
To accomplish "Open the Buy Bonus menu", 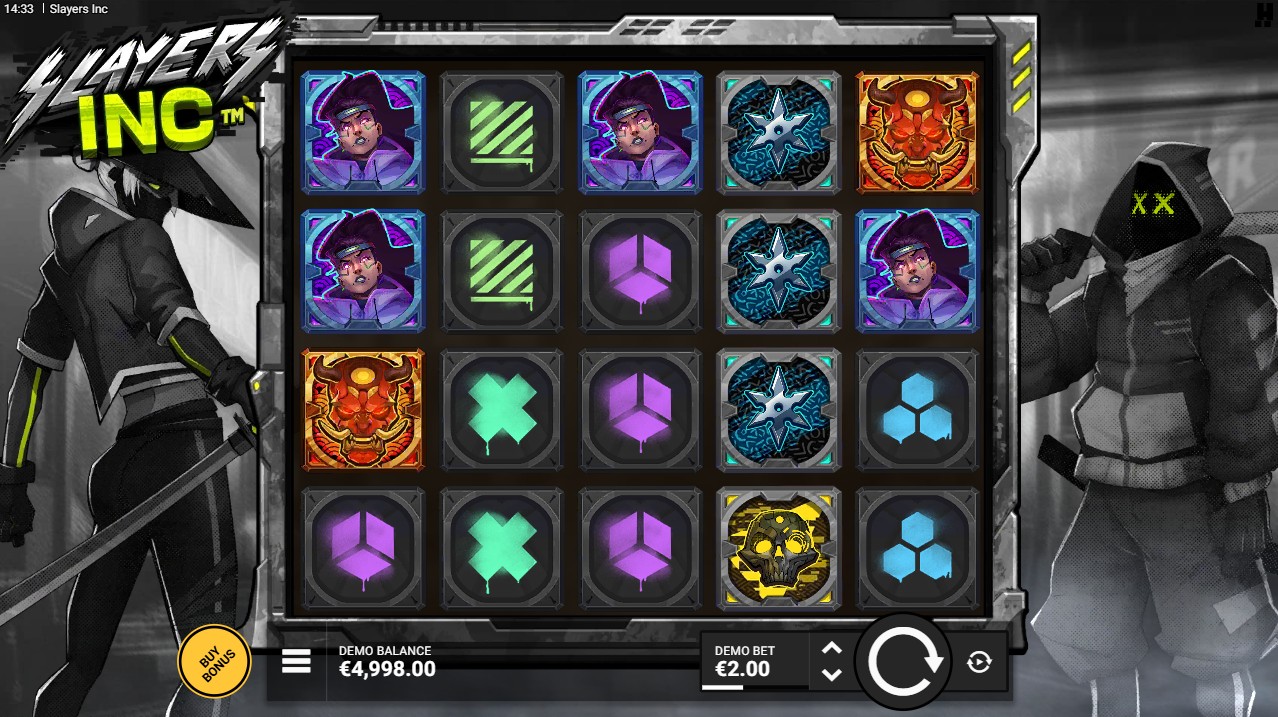I will click(213, 660).
